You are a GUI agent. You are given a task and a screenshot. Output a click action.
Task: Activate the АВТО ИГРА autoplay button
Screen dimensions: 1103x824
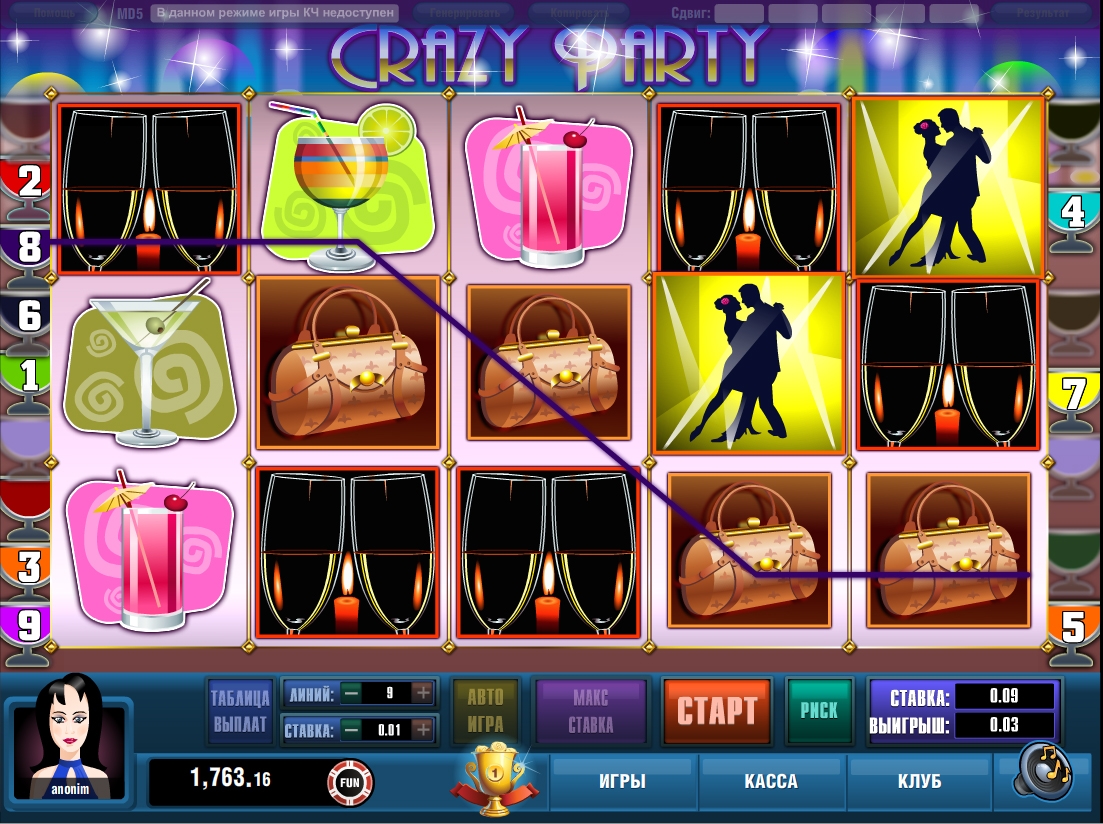485,710
